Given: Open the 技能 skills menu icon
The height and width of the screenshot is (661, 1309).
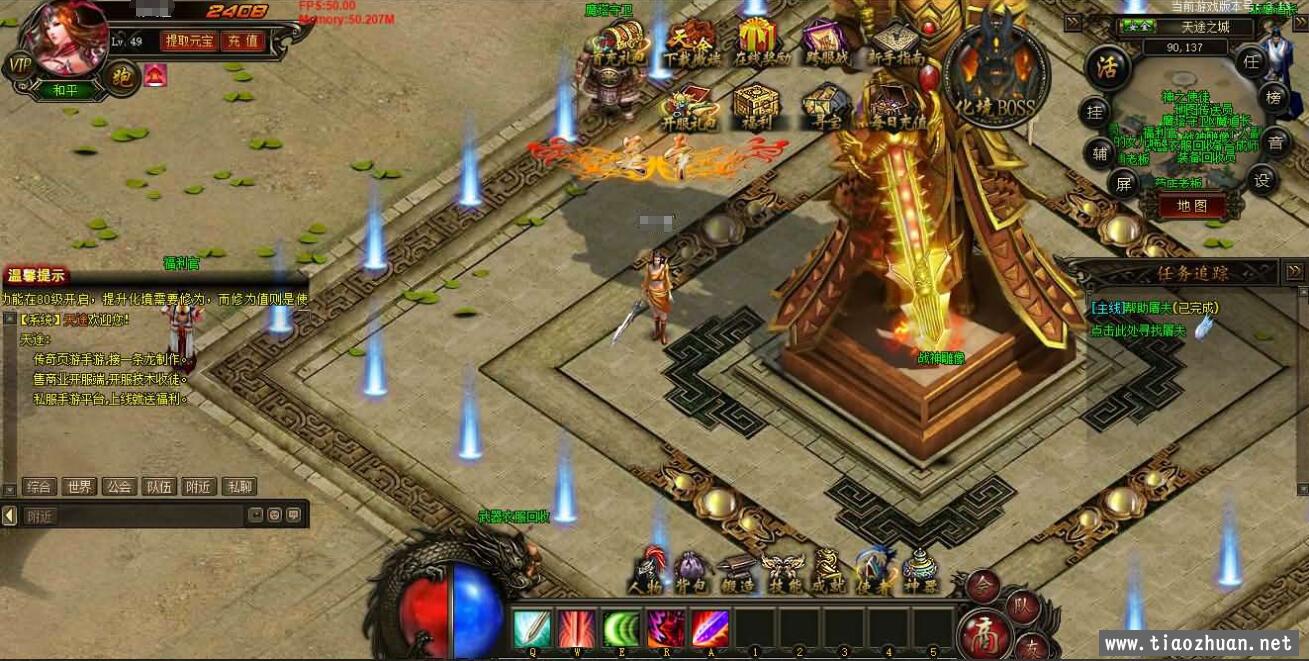Looking at the screenshot, I should [781, 573].
